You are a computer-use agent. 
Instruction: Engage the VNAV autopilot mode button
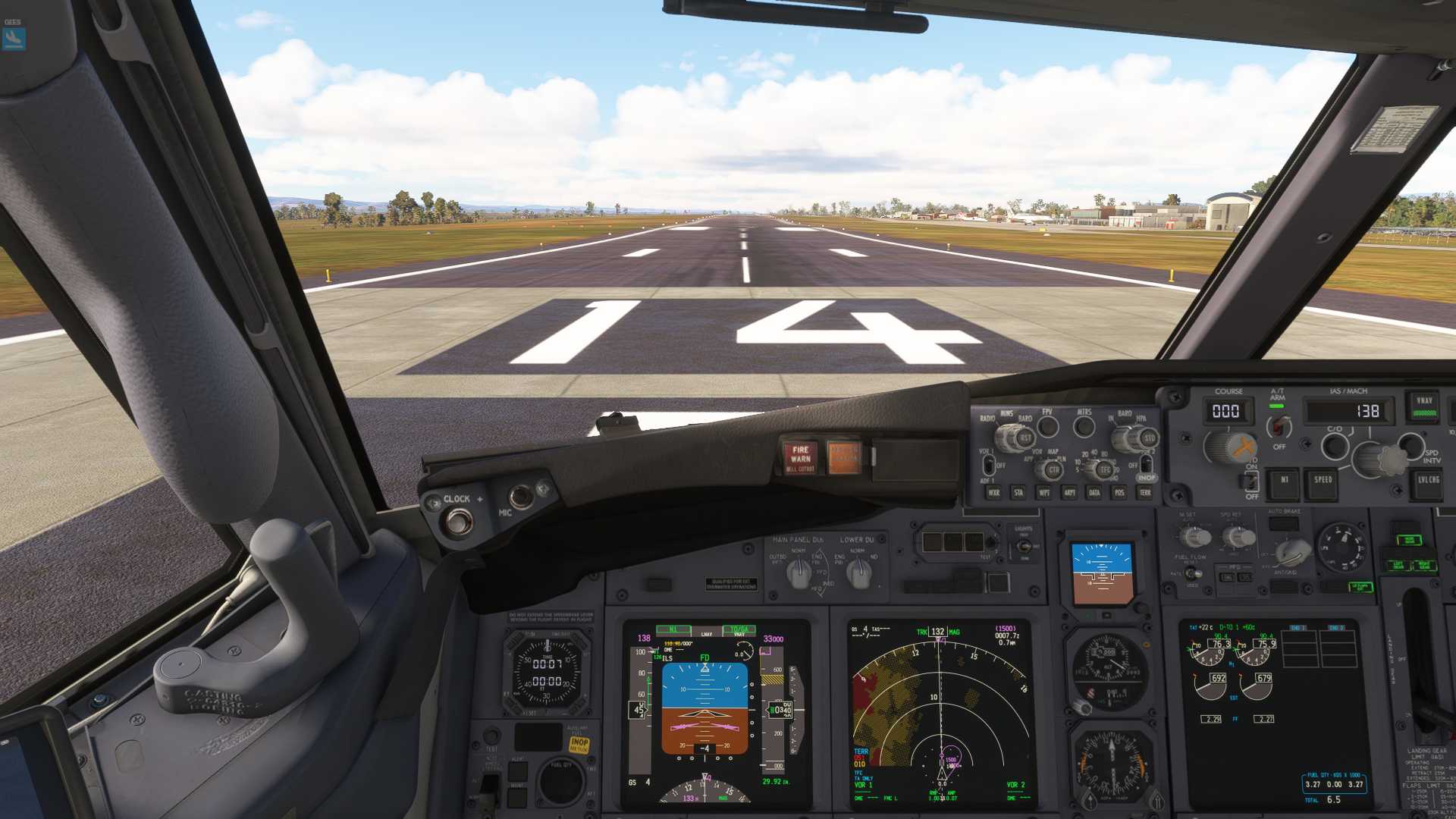[x=1423, y=406]
